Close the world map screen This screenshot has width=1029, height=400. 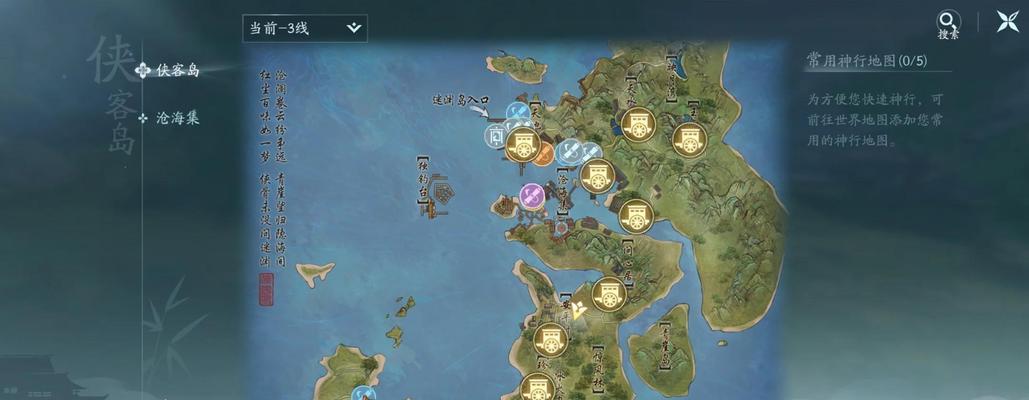1007,22
